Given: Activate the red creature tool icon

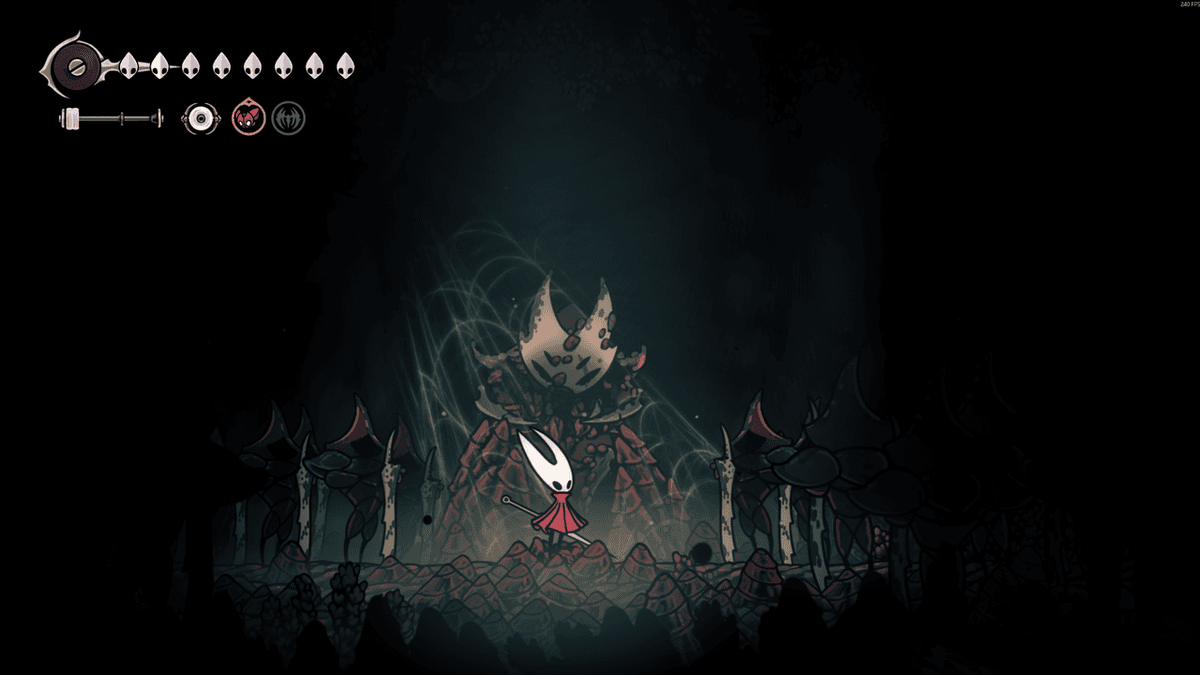Looking at the screenshot, I should (x=248, y=119).
